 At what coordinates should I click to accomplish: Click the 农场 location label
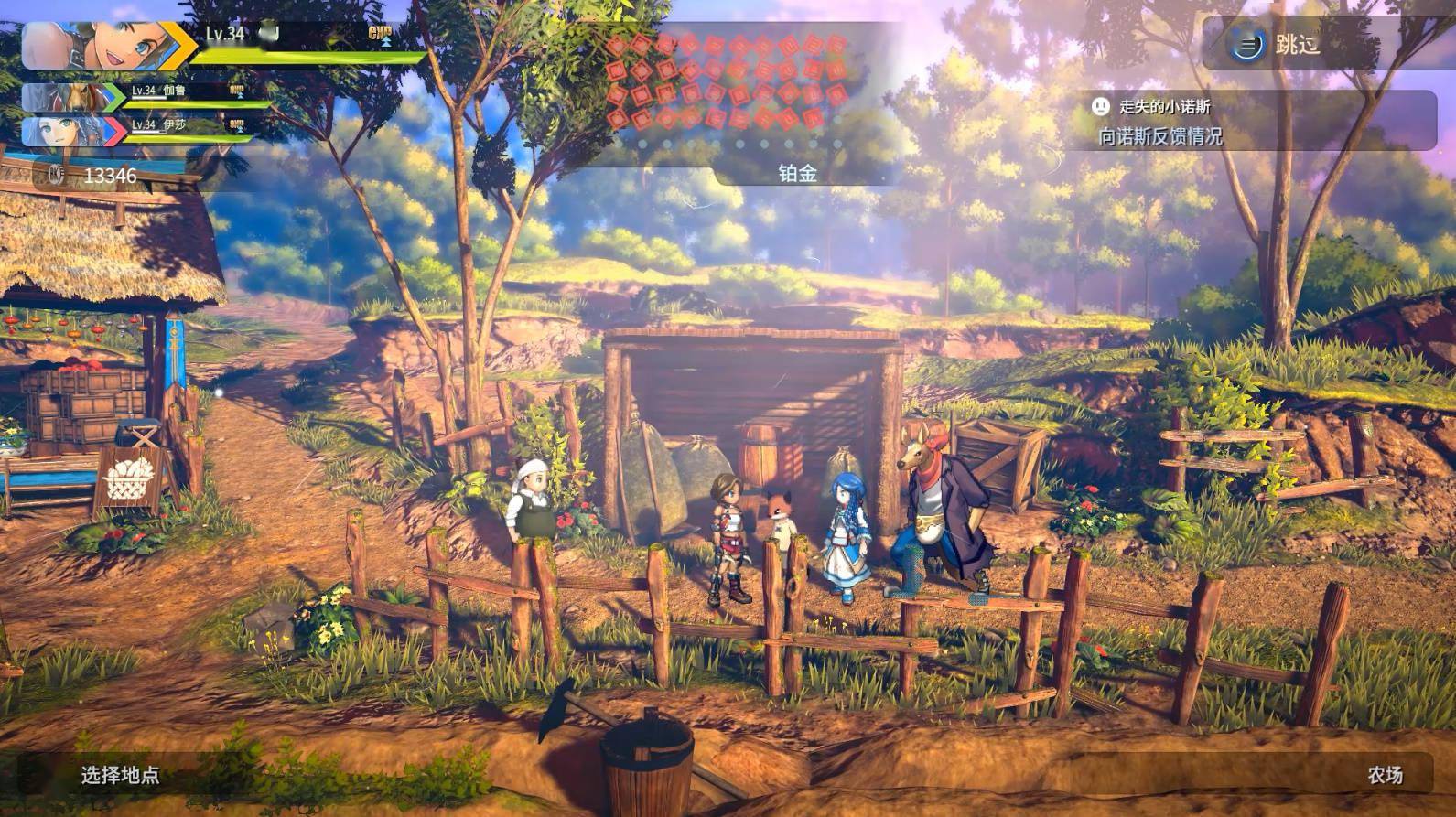[1384, 775]
